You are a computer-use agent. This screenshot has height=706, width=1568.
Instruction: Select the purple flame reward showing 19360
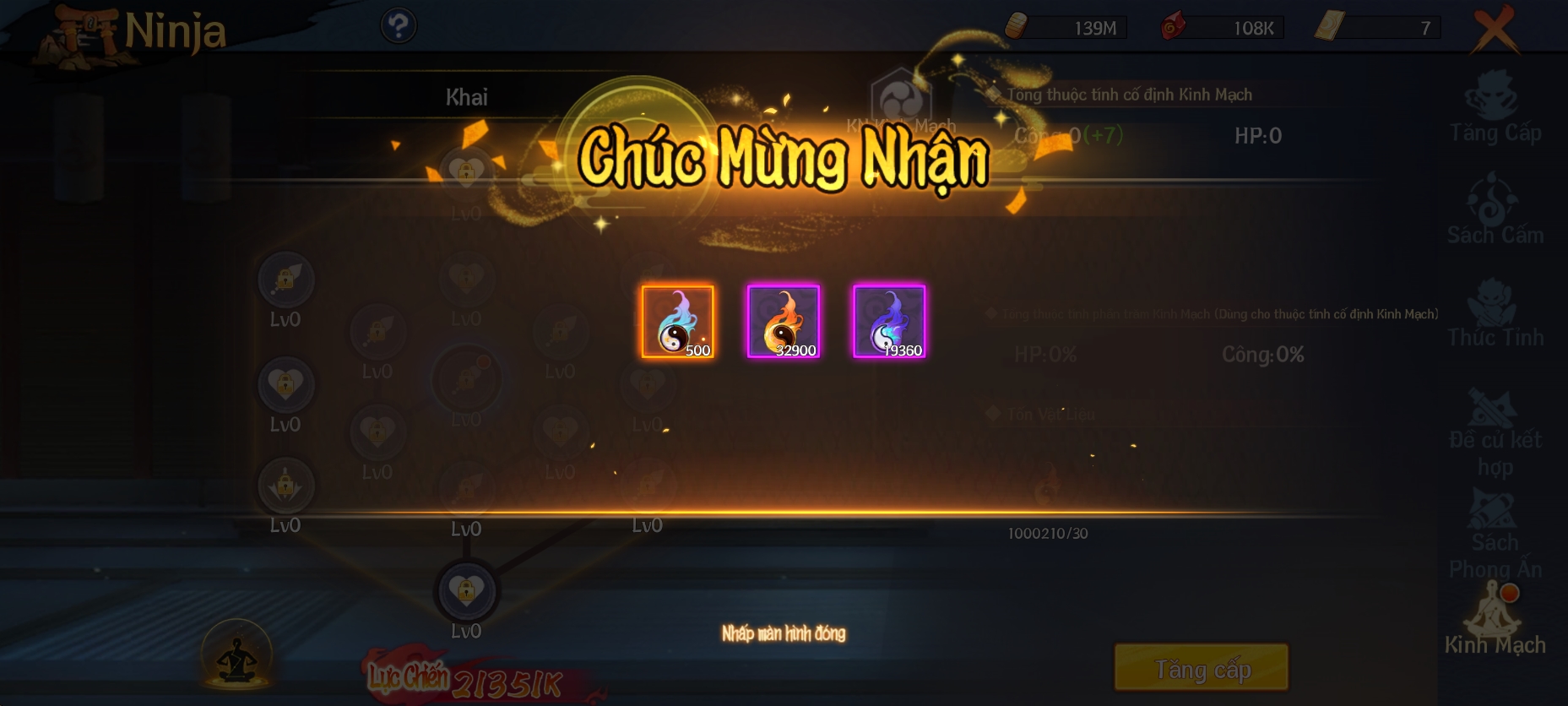(889, 322)
